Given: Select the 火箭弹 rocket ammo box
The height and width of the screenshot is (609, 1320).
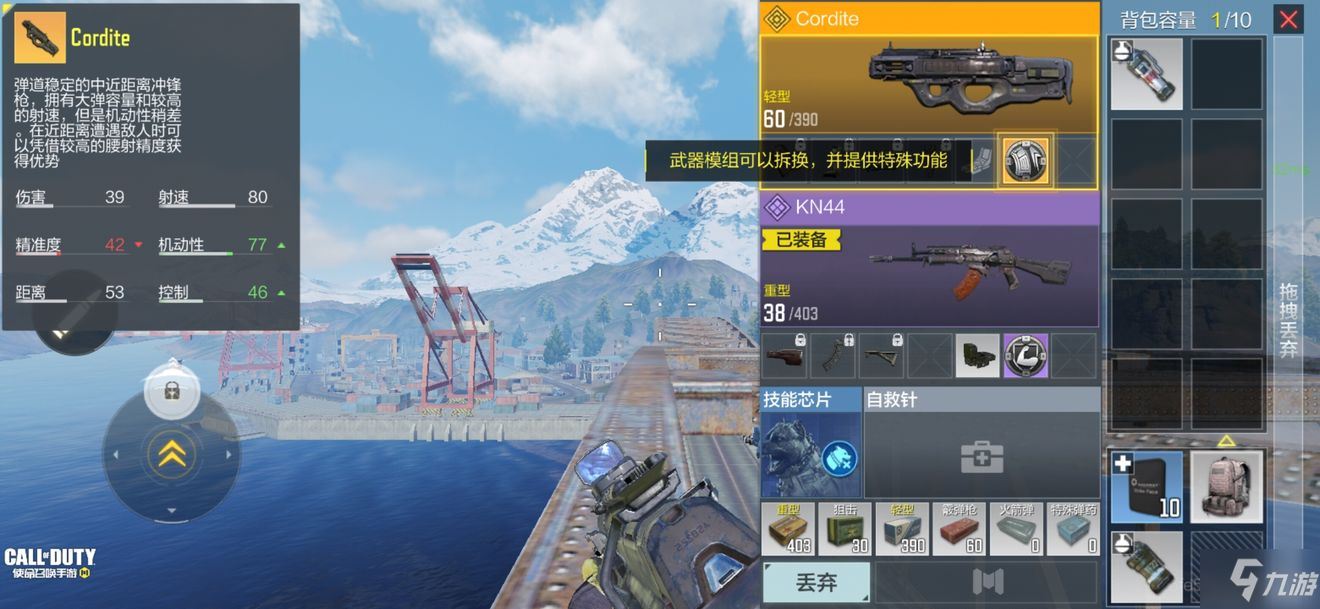Looking at the screenshot, I should tap(1016, 529).
